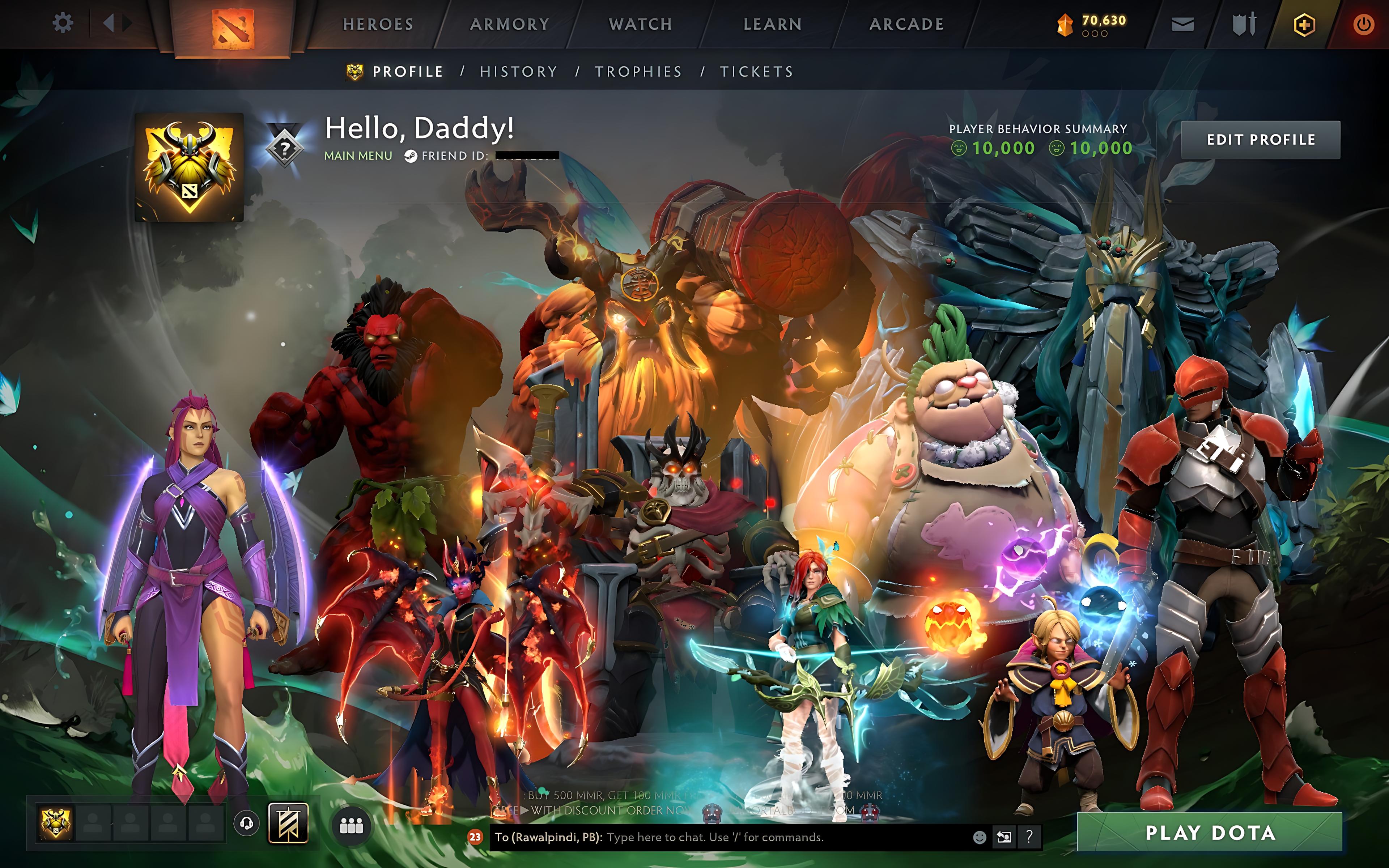The image size is (1389, 868).
Task: Open the ARCADE menu
Action: pos(907,24)
